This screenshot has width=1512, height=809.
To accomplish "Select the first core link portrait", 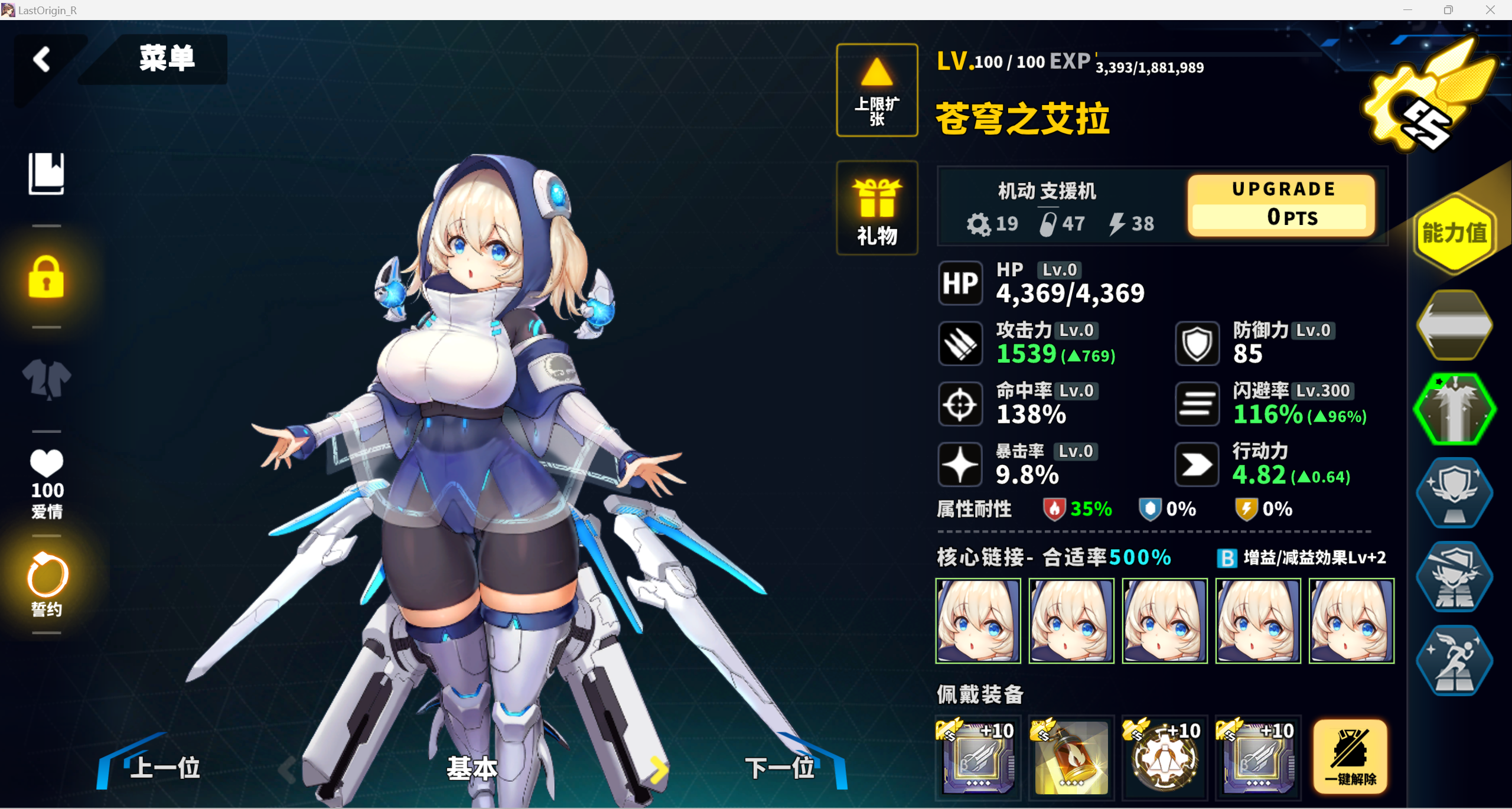I will (x=978, y=621).
